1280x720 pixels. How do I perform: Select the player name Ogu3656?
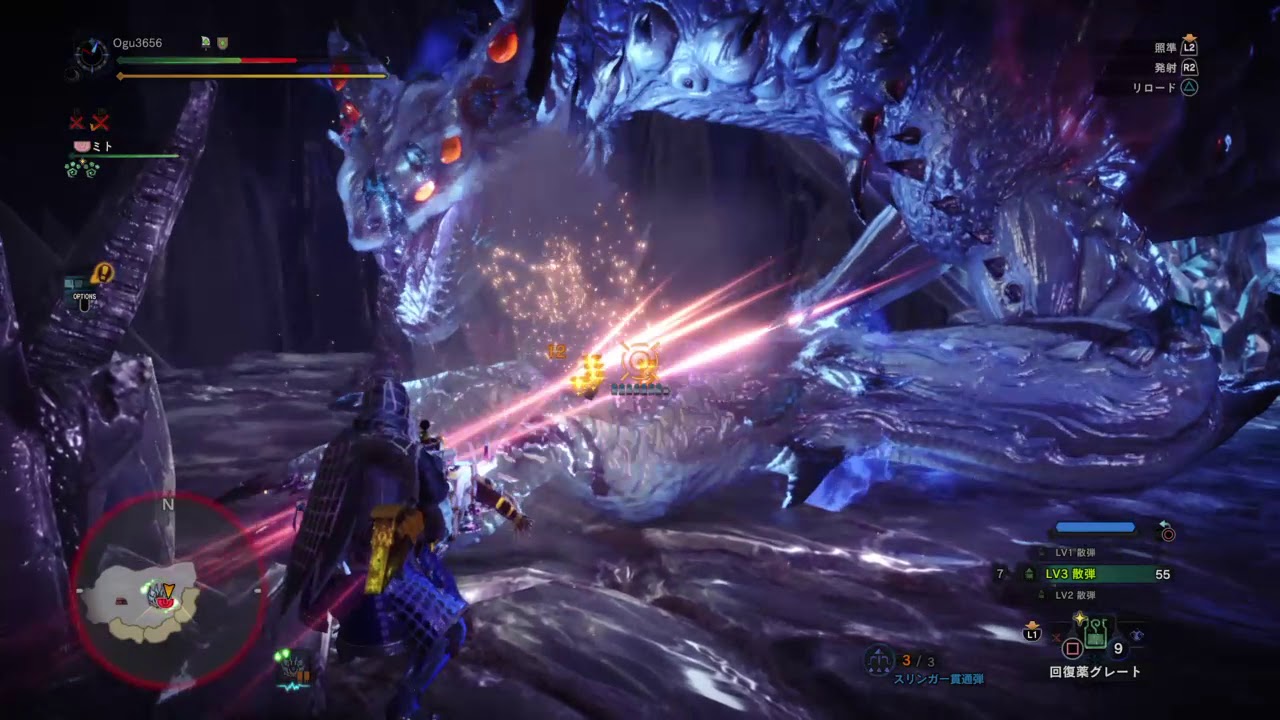(140, 43)
